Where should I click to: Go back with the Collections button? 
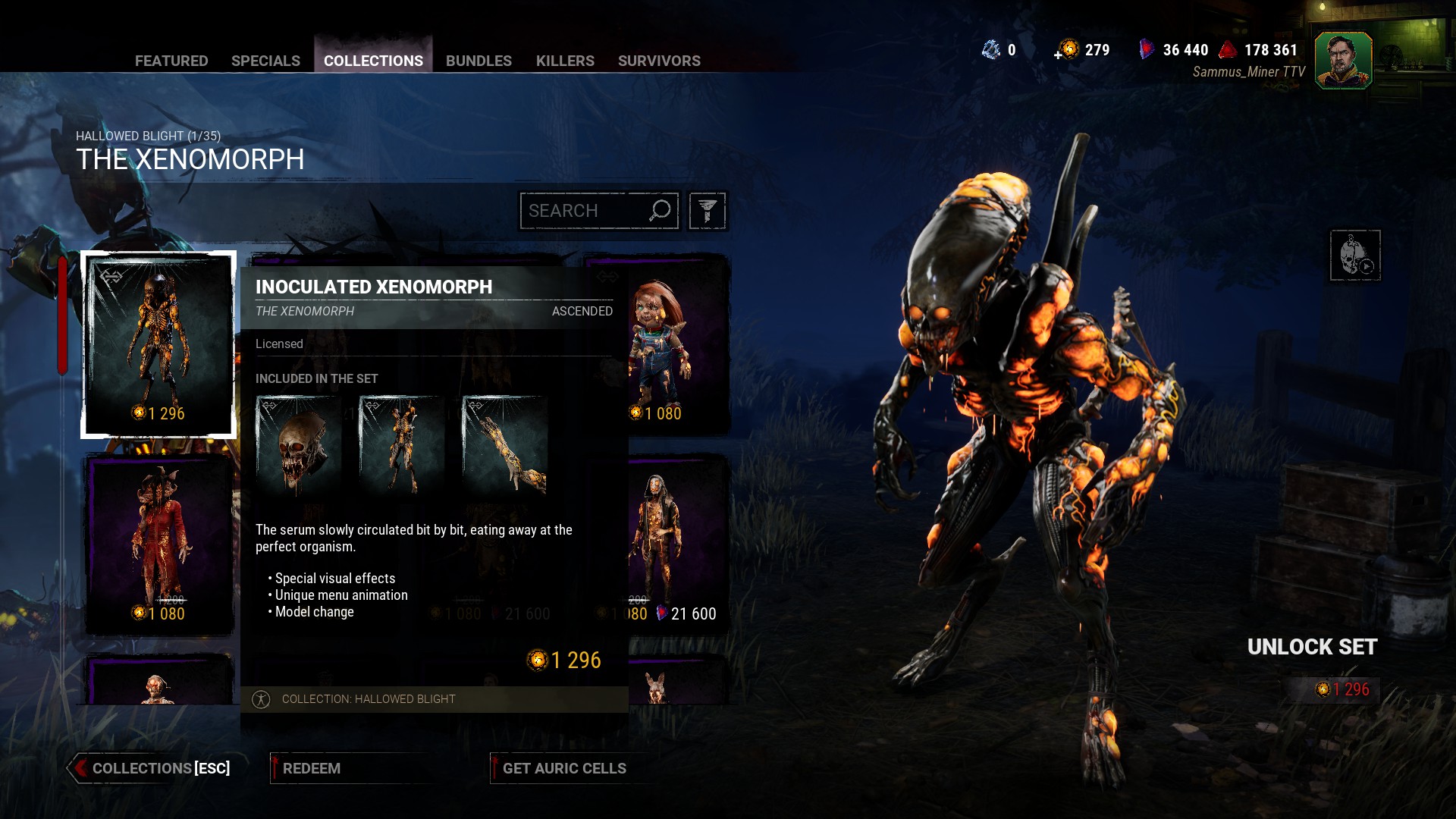pos(152,768)
